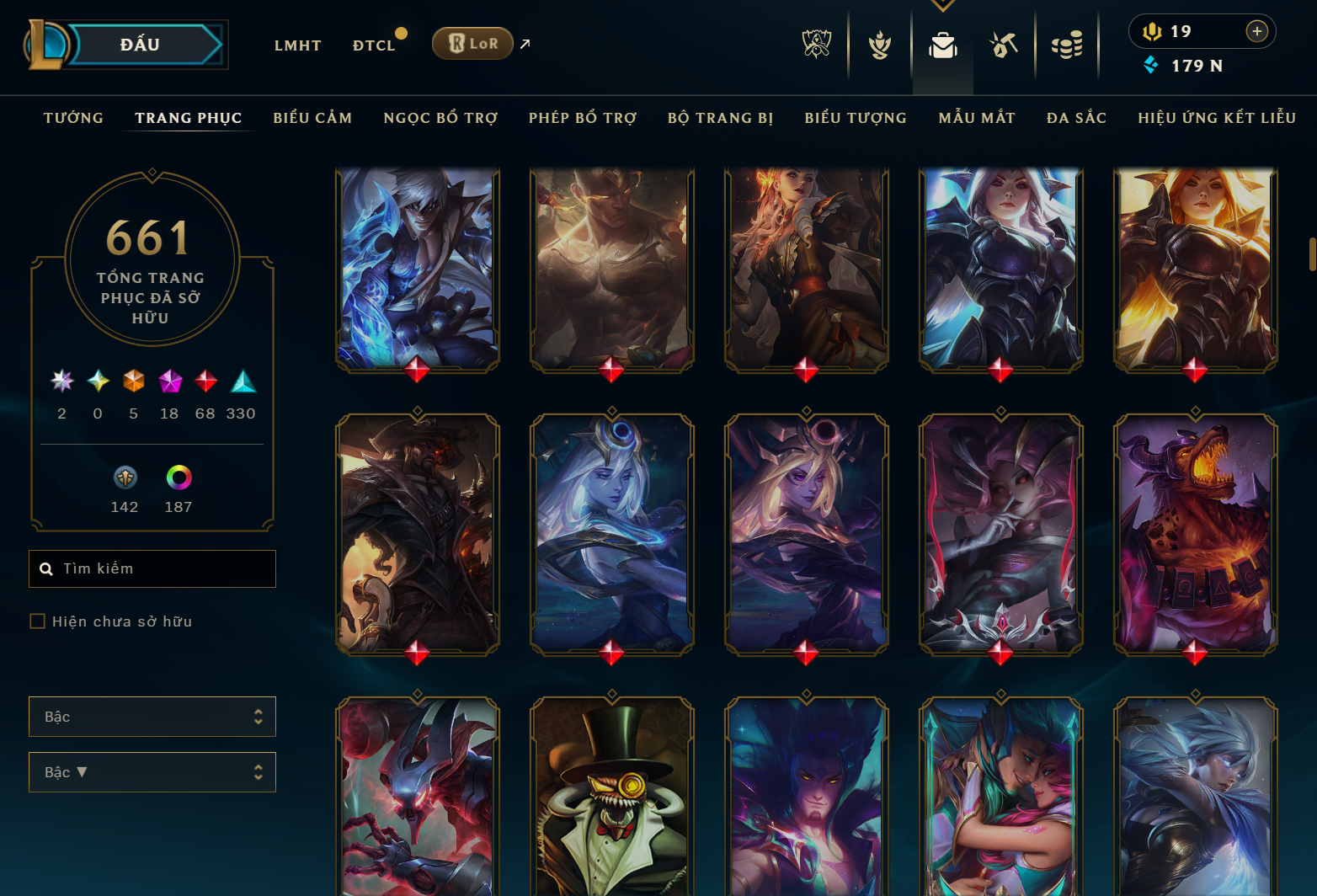Click the plus button to buy RP
Screen dimensions: 1317x896
[1257, 31]
